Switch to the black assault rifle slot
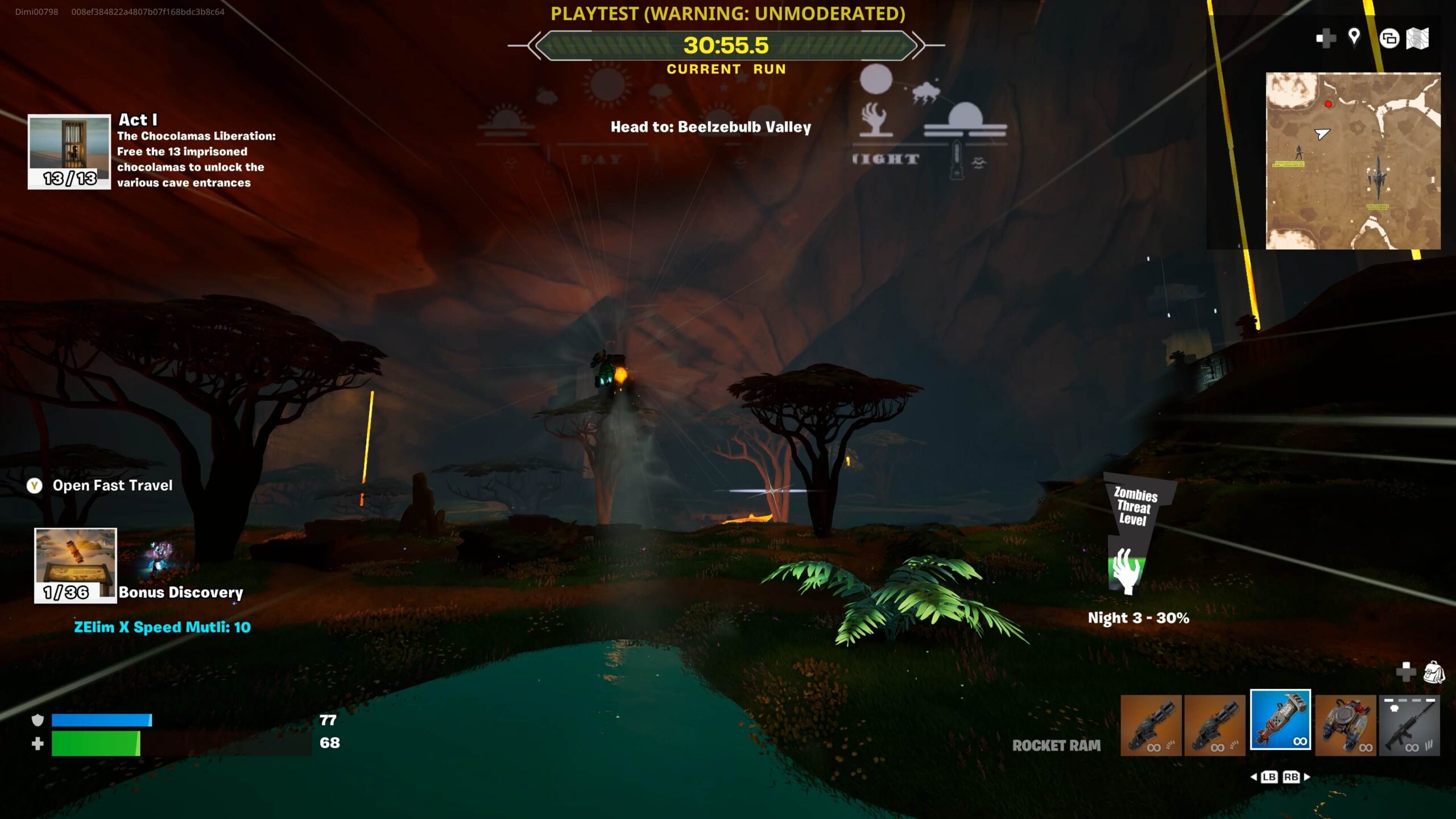The height and width of the screenshot is (819, 1456). pos(1409,726)
